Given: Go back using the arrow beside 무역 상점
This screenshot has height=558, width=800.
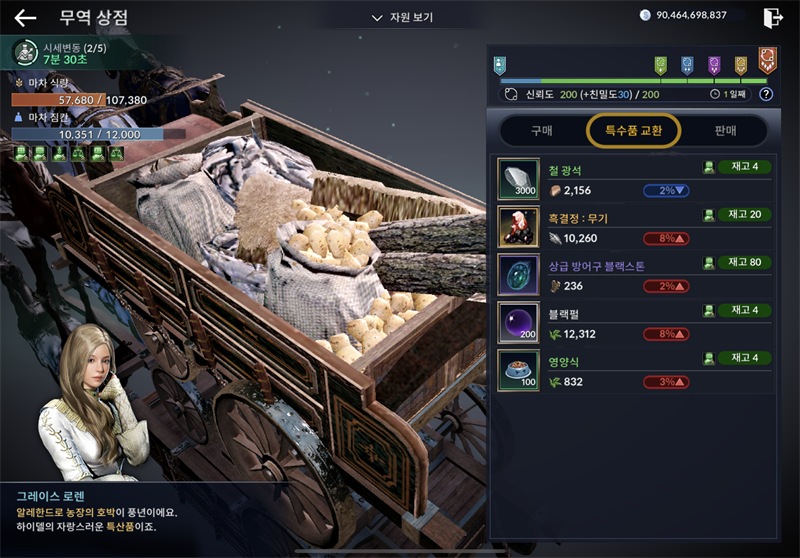Looking at the screenshot, I should point(24,18).
